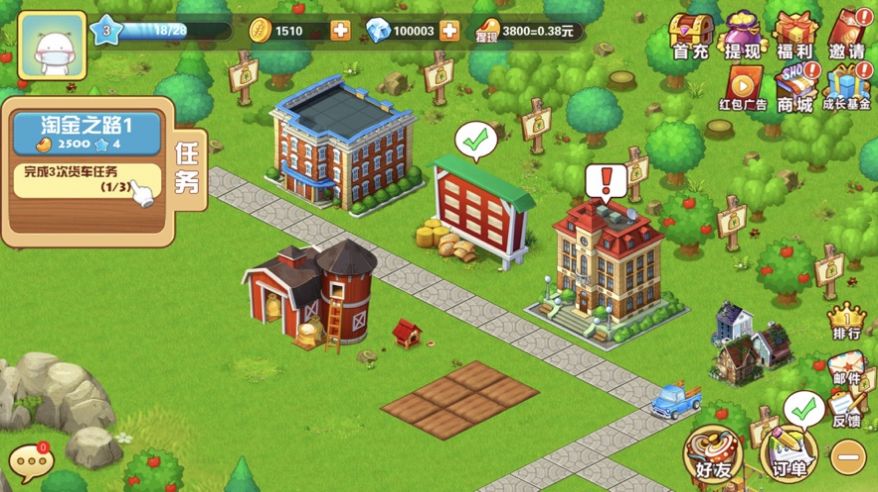This screenshot has height=492, width=878.
Task: Watch a 红包广告 red packet ad
Action: (x=743, y=87)
